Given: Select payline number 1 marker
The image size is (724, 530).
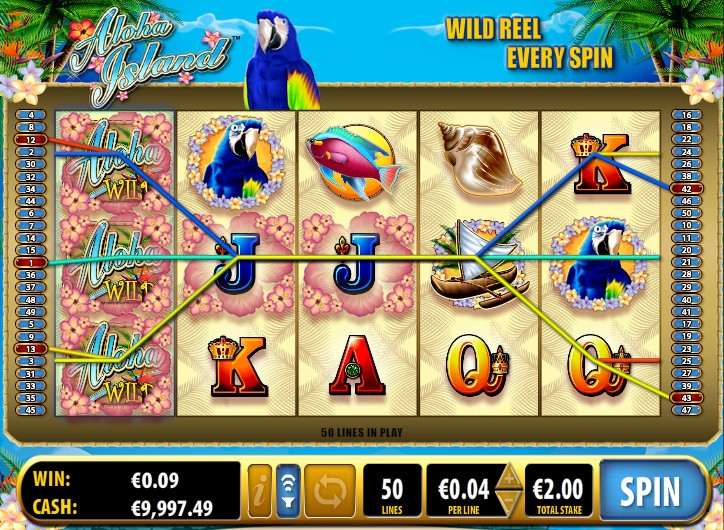Looking at the screenshot, I should click(x=31, y=262).
